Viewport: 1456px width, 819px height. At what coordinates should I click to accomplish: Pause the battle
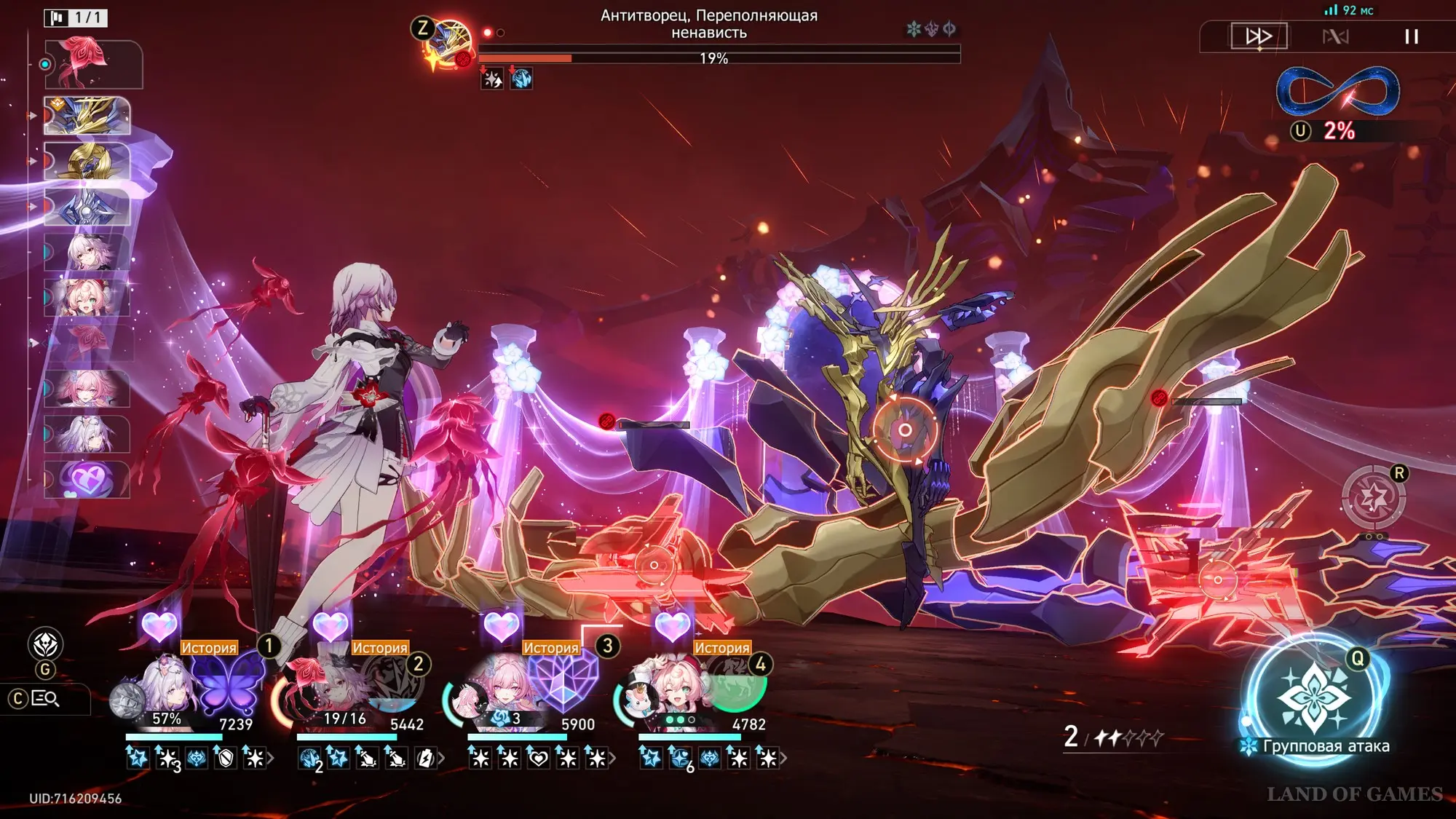1411,36
